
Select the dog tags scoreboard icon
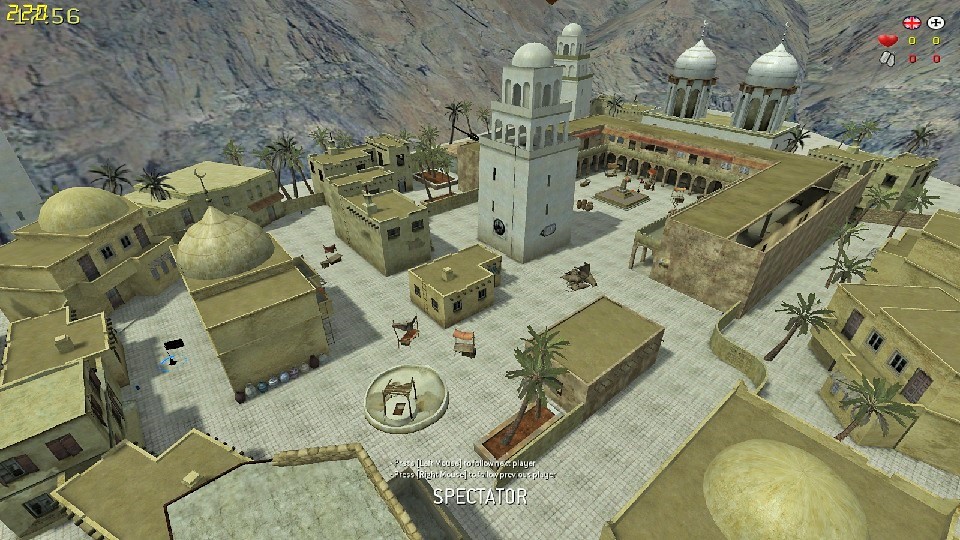click(x=887, y=59)
